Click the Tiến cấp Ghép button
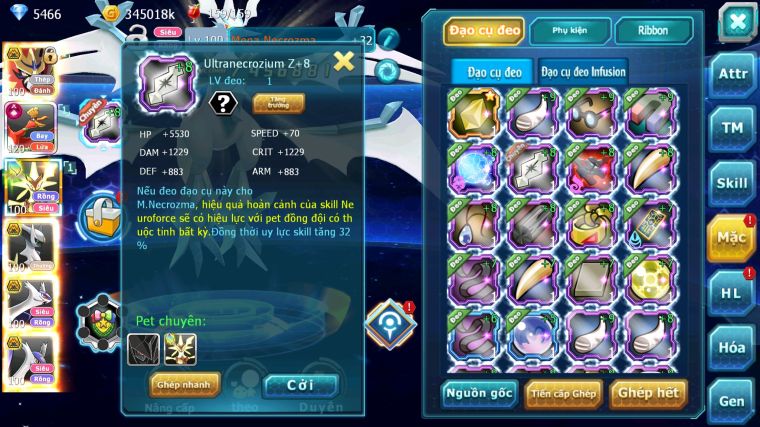Image resolution: width=760 pixels, height=427 pixels. pyautogui.click(x=562, y=393)
